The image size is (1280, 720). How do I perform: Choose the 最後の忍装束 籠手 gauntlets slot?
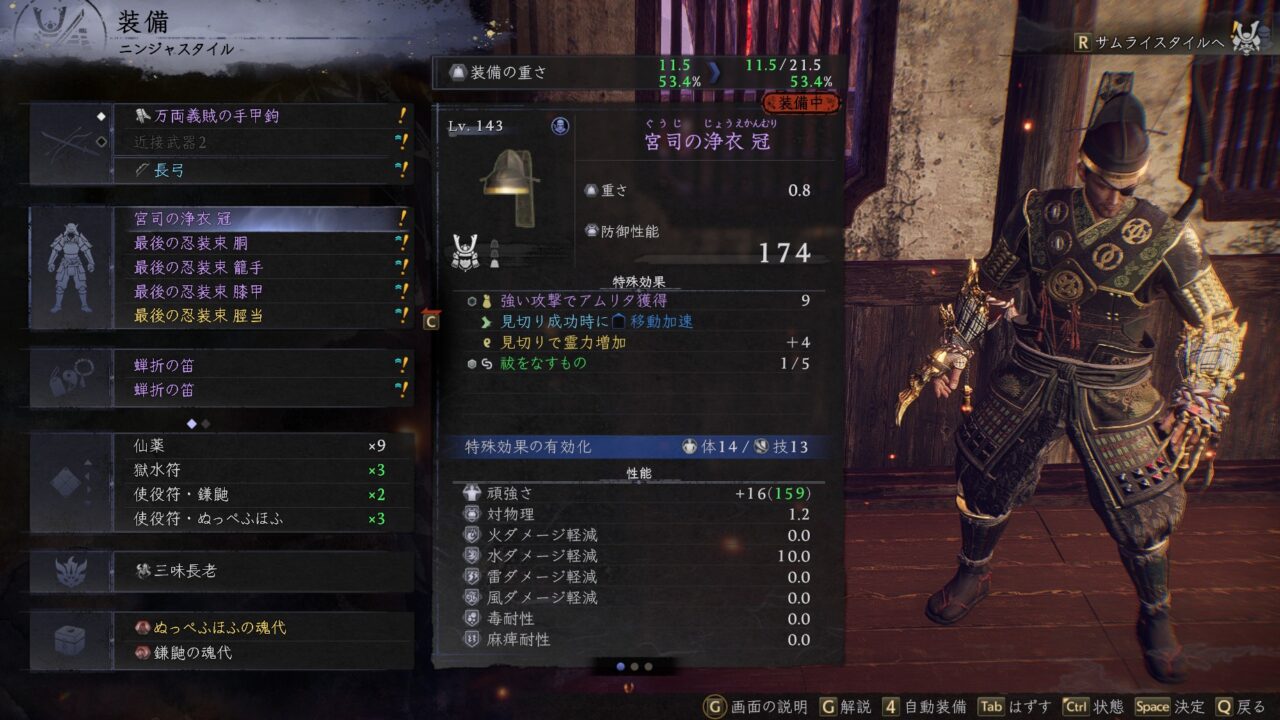pos(260,267)
